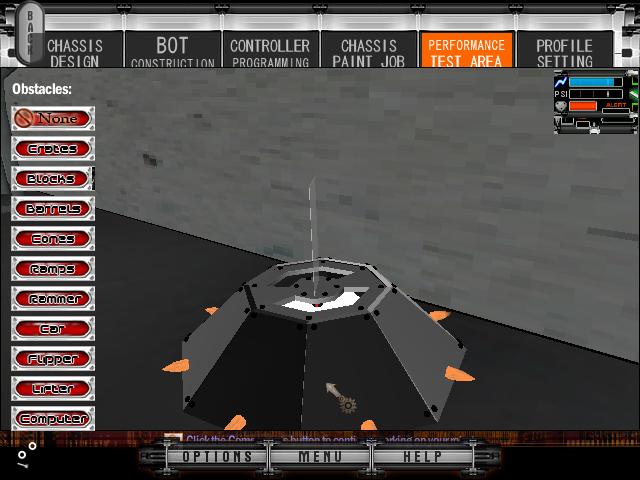Open the Profile Setting tab

(x=564, y=51)
